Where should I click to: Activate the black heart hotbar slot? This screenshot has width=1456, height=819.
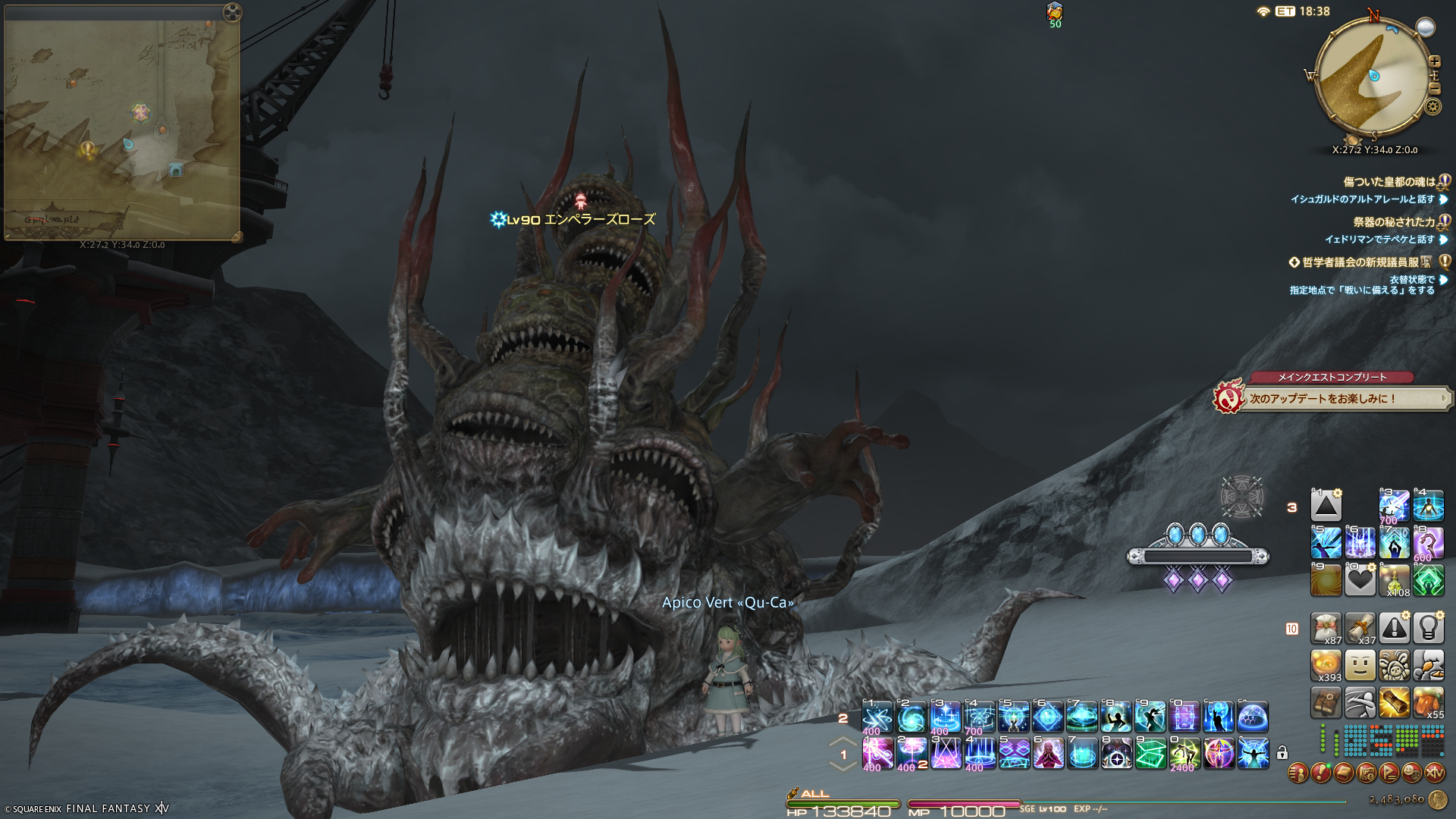coord(1360,580)
